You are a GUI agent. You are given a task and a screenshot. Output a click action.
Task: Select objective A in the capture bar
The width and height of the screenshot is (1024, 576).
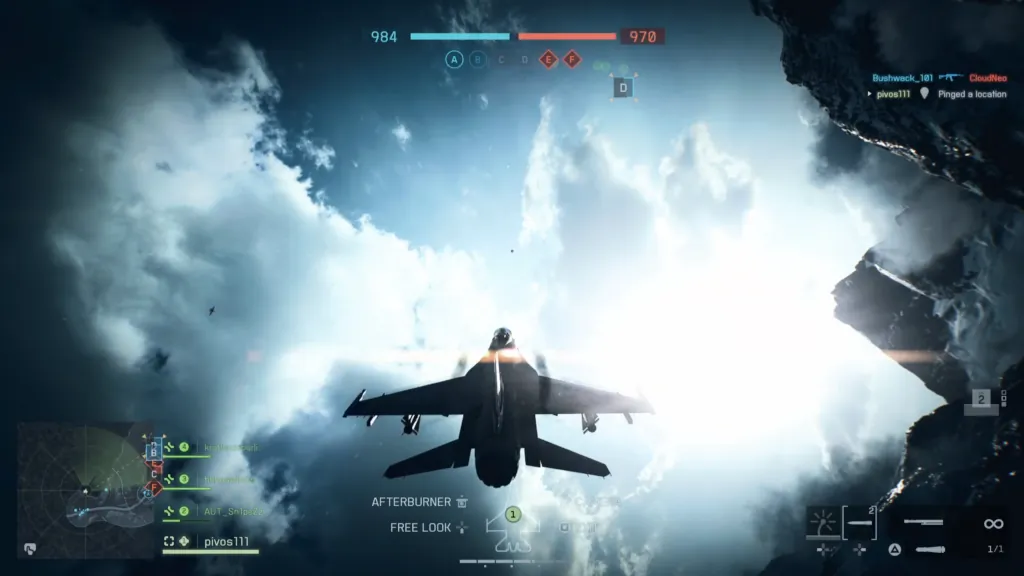point(454,60)
